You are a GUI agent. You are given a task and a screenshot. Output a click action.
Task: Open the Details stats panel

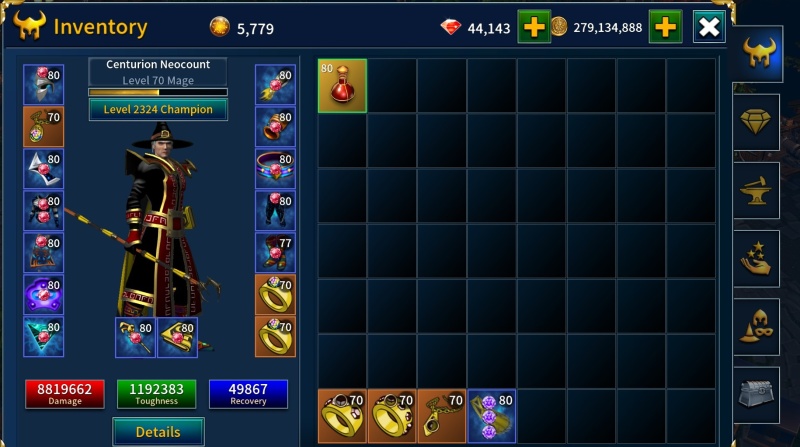[158, 431]
